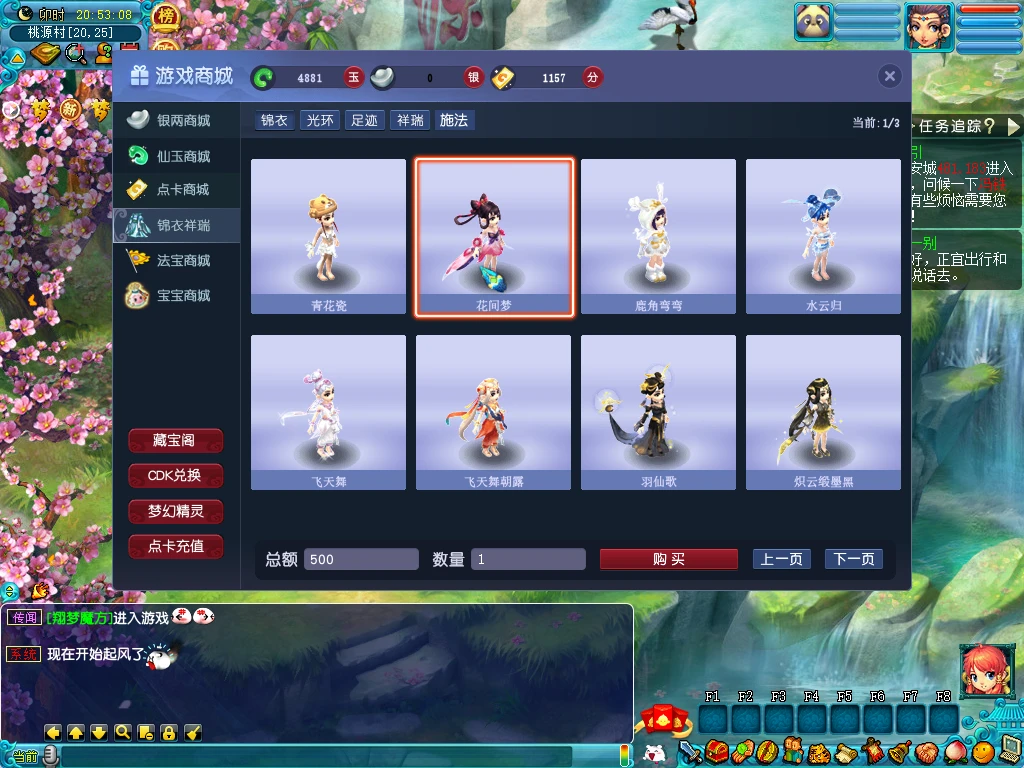The width and height of the screenshot is (1024, 768).
Task: Open the 藏宝阁 treasure pavilion
Action: click(175, 441)
